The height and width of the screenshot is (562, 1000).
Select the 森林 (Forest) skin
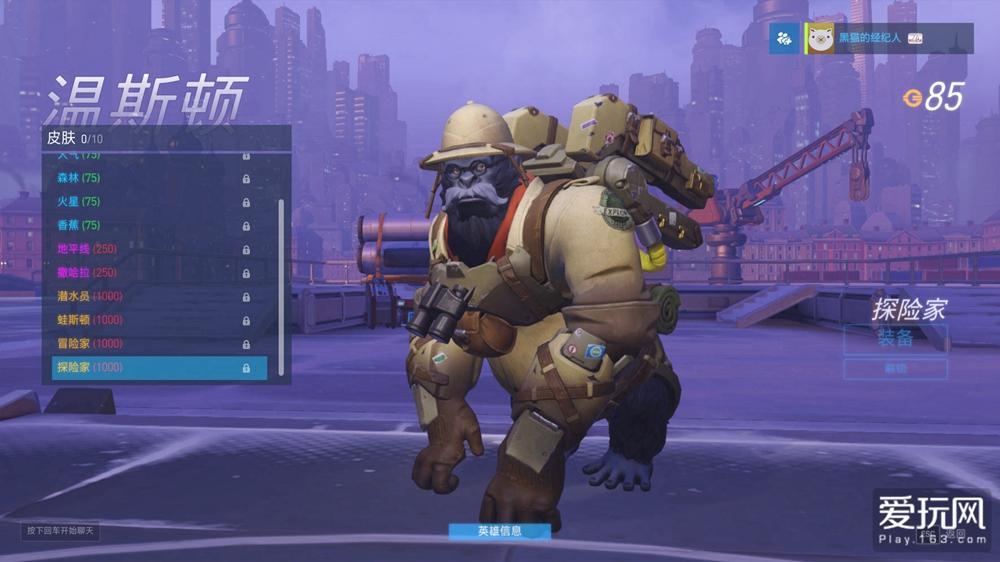tap(150, 178)
